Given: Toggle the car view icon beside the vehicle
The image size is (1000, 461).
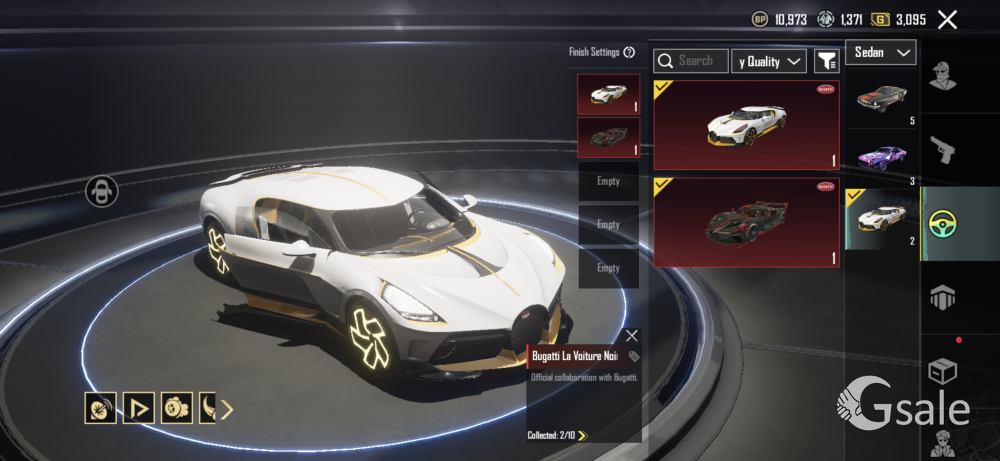Looking at the screenshot, I should pyautogui.click(x=102, y=190).
